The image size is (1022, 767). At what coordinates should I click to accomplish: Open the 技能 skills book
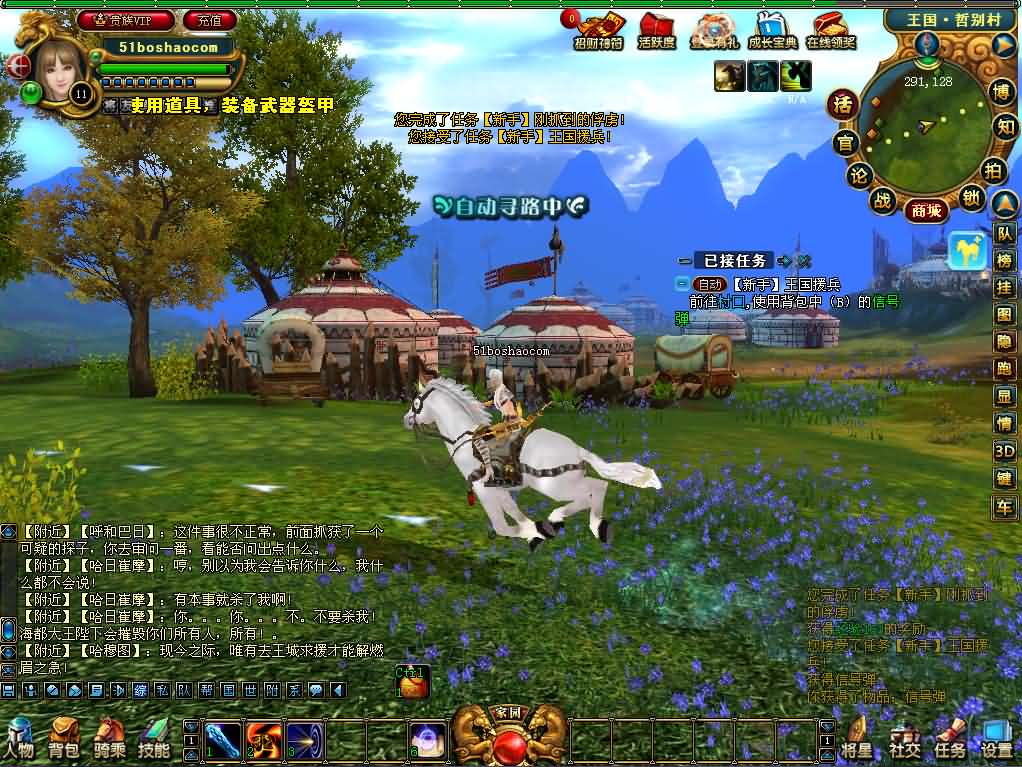[x=154, y=738]
